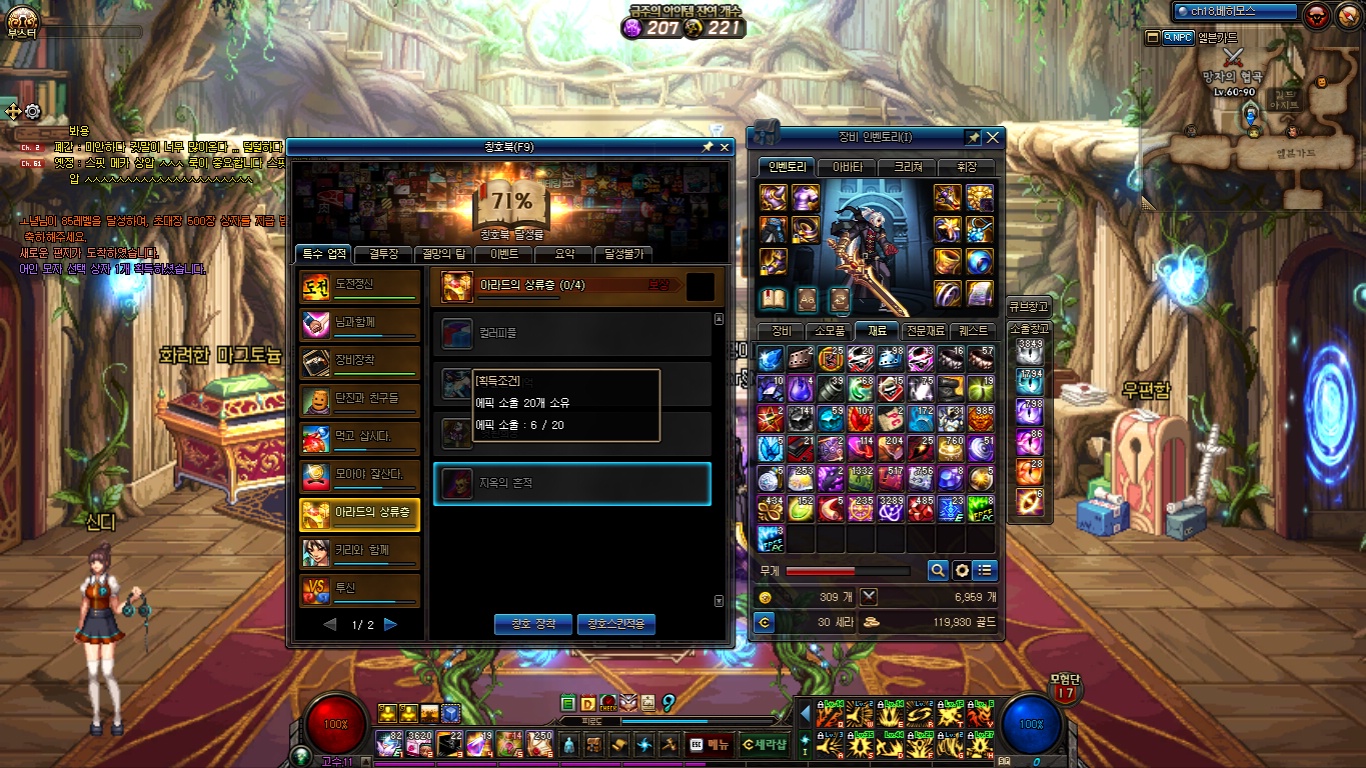The image size is (1366, 768).
Task: Apply title skin with 칭호스킨적용 button
Action: point(616,624)
